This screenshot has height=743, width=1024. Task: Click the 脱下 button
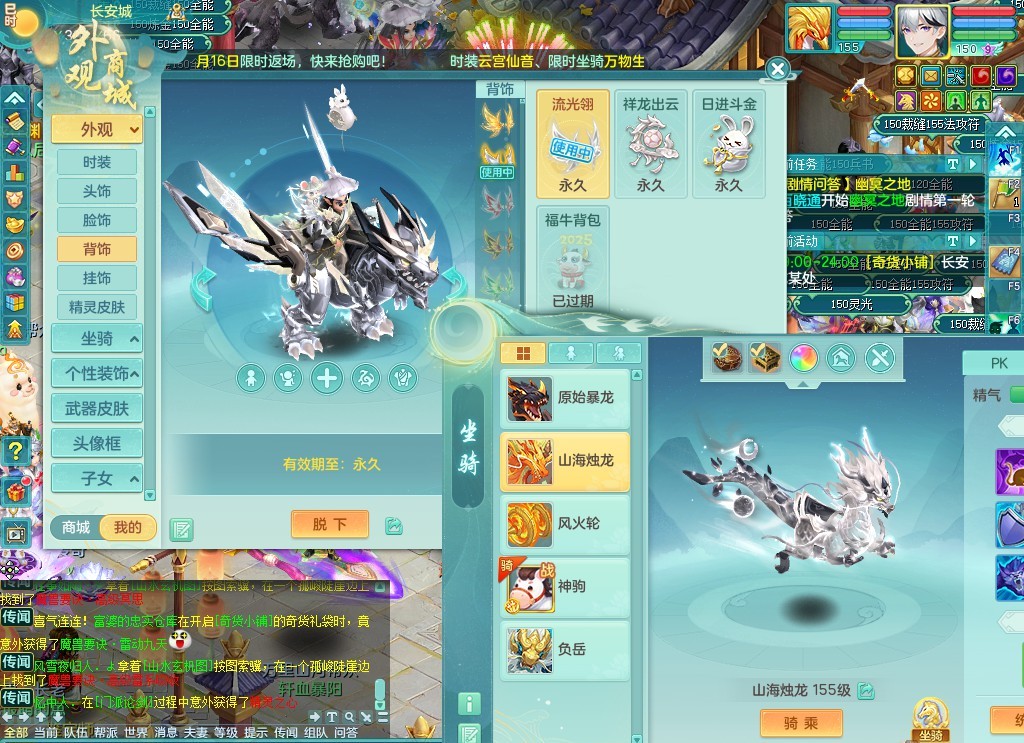(330, 524)
